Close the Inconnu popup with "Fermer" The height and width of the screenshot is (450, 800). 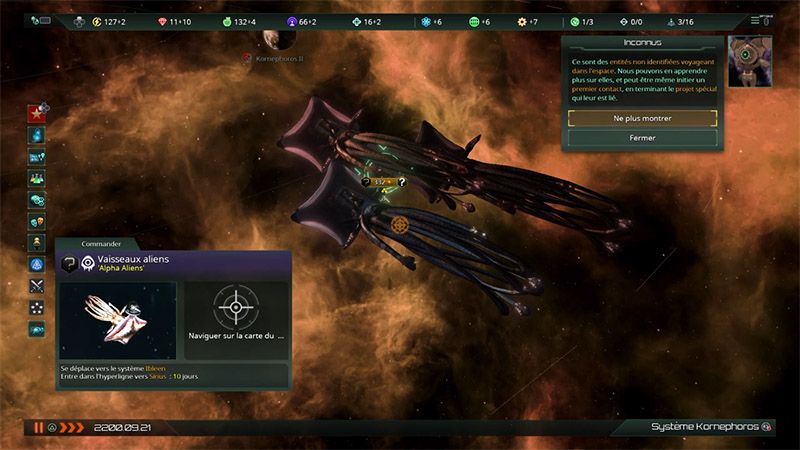click(642, 138)
